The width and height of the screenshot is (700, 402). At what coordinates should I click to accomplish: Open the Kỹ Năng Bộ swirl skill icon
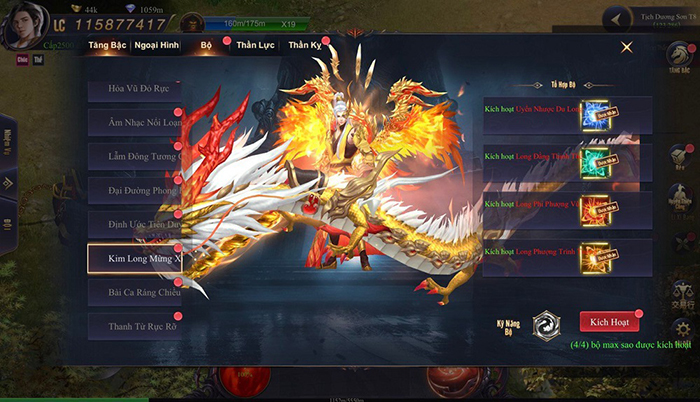pyautogui.click(x=547, y=323)
